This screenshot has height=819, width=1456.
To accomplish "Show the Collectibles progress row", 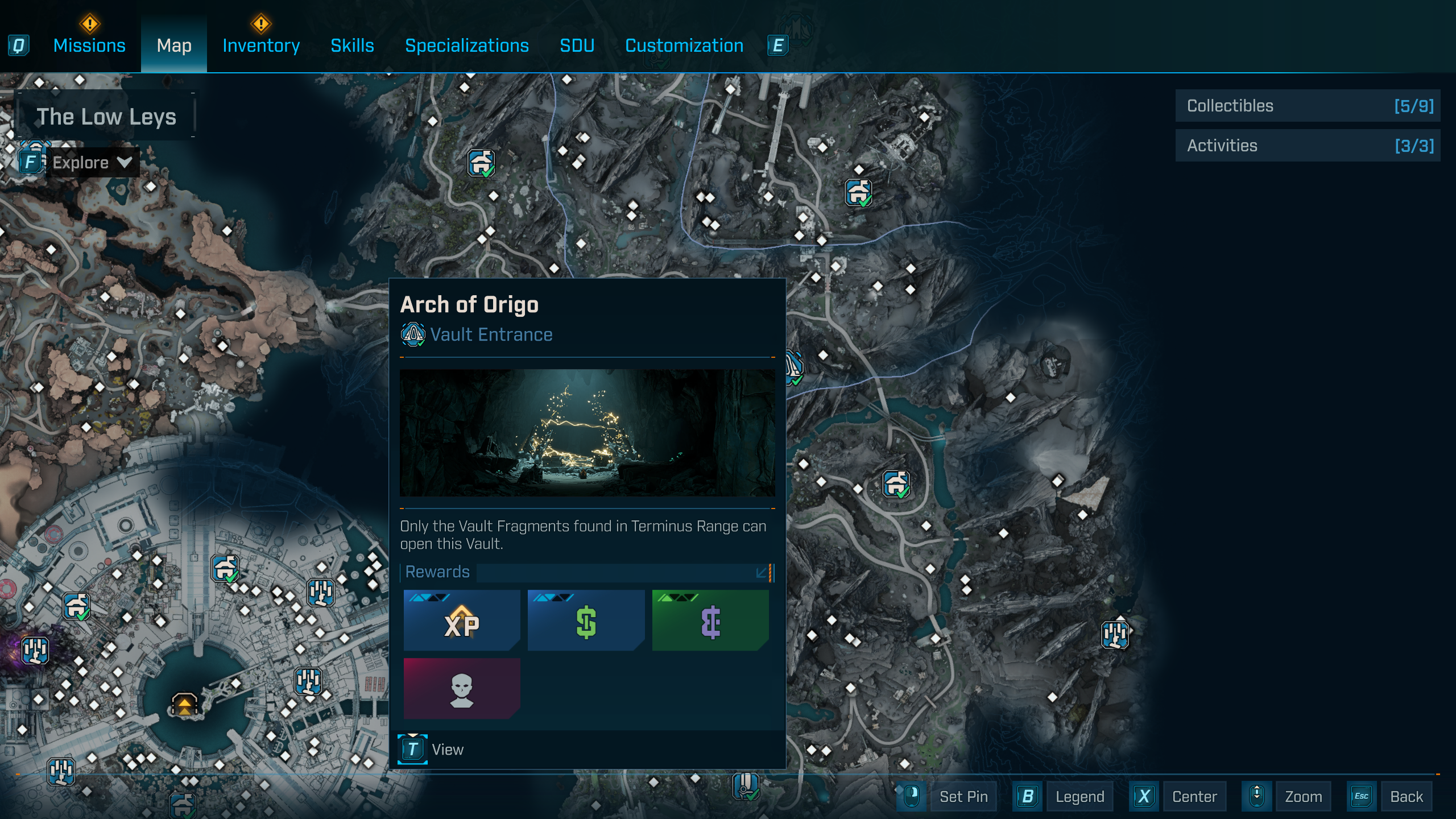I will coord(1308,106).
